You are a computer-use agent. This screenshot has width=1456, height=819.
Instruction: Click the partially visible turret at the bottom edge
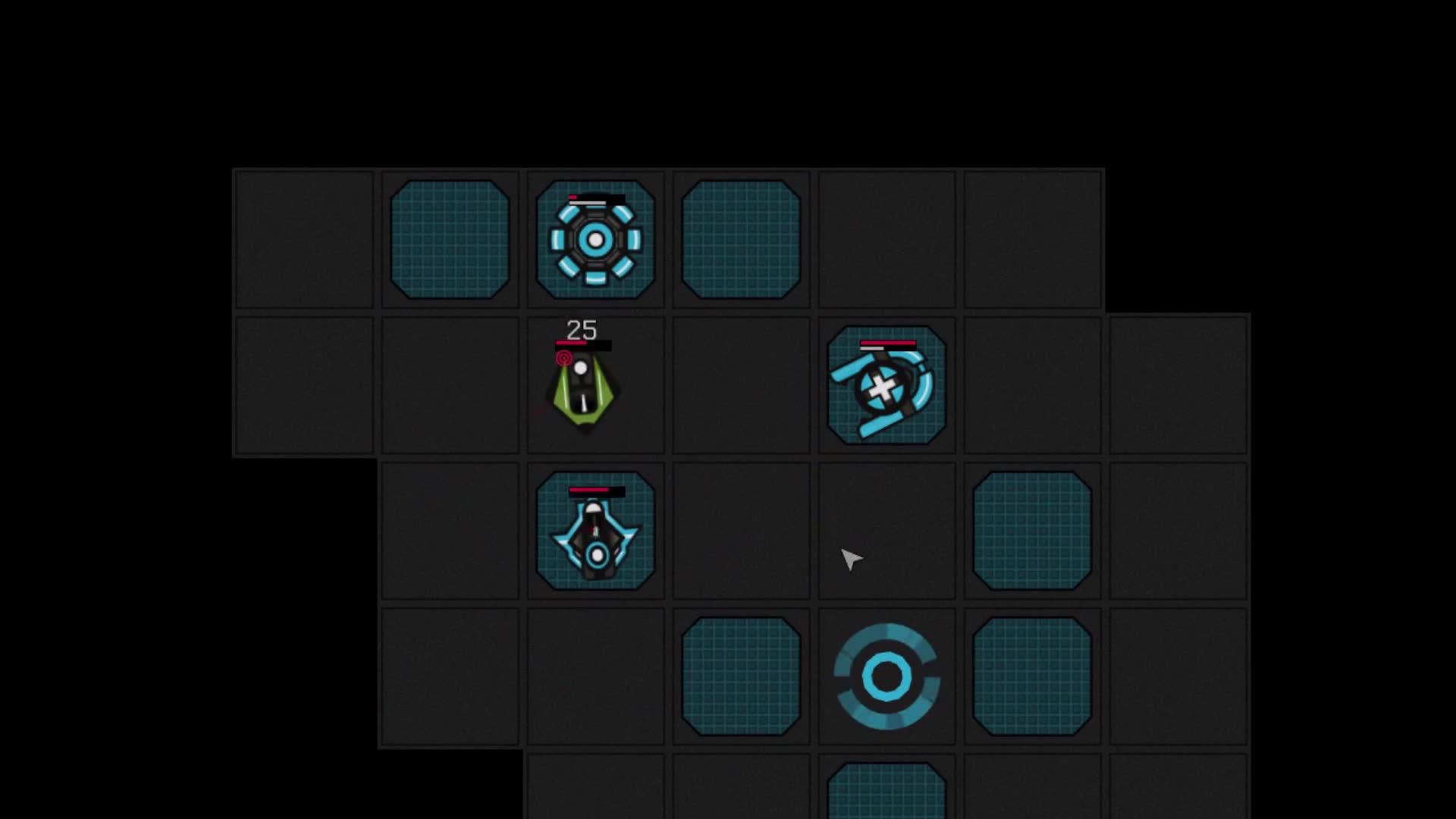886,792
